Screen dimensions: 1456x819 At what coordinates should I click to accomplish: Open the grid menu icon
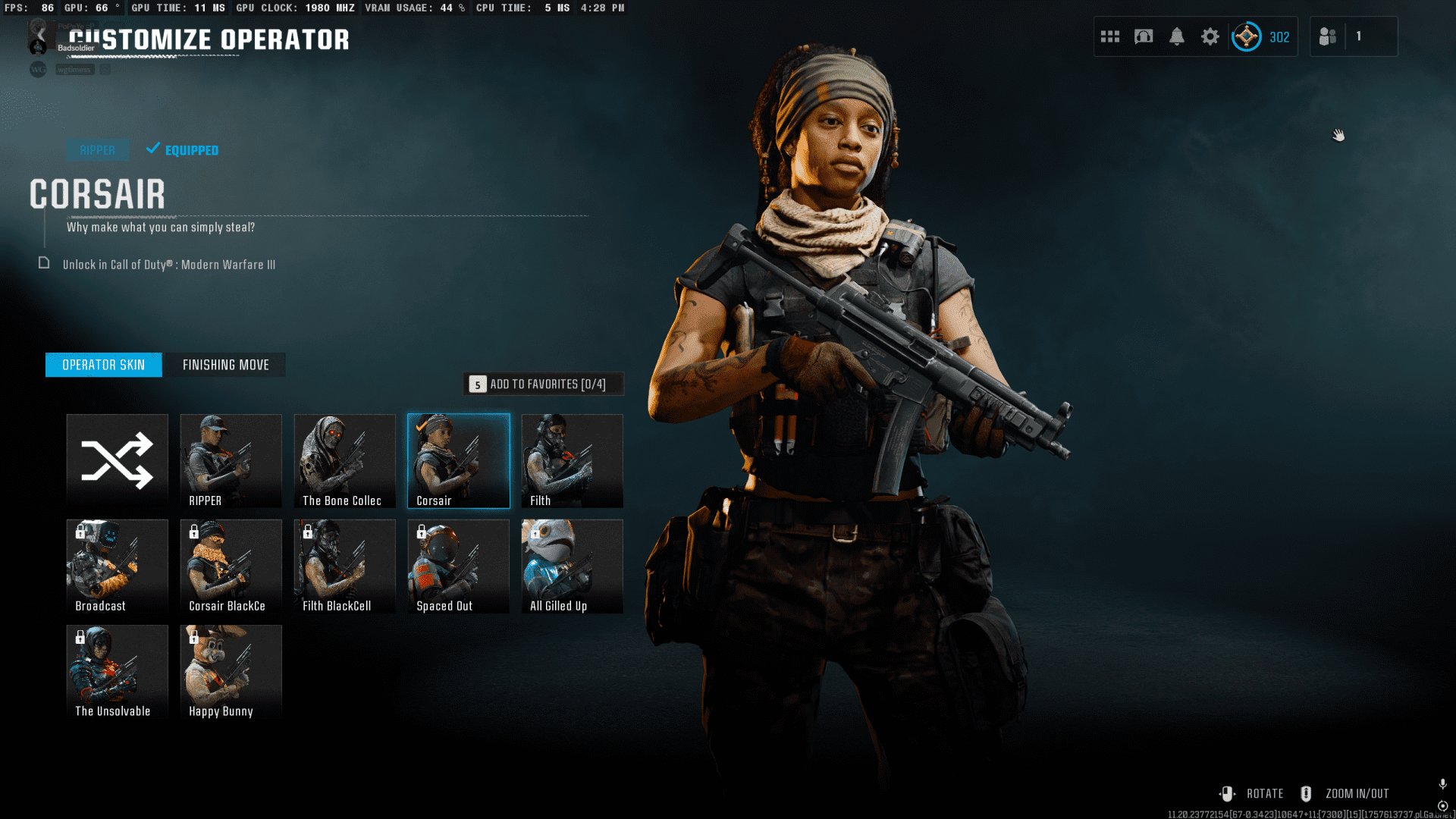click(1110, 36)
